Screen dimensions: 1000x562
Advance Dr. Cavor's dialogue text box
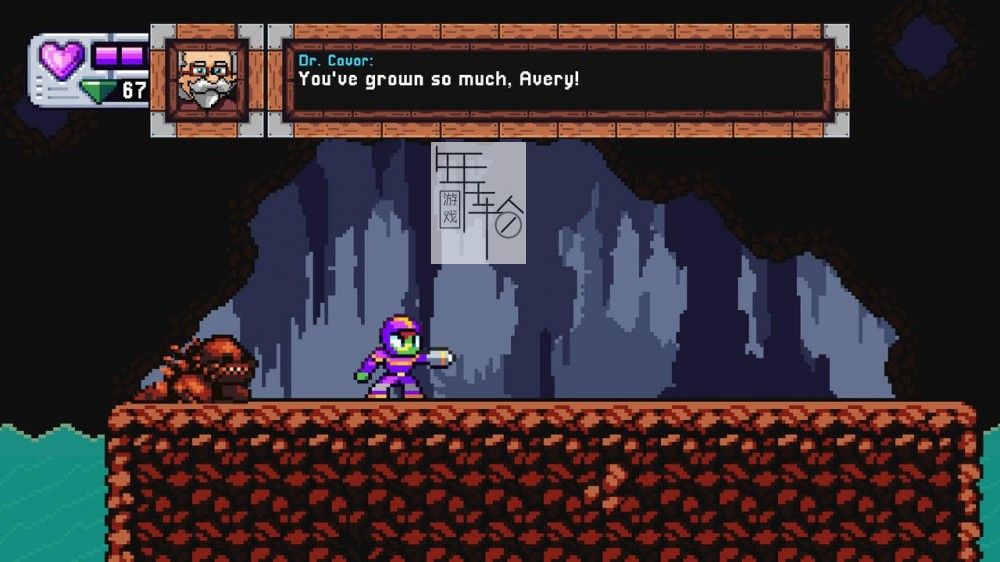558,80
